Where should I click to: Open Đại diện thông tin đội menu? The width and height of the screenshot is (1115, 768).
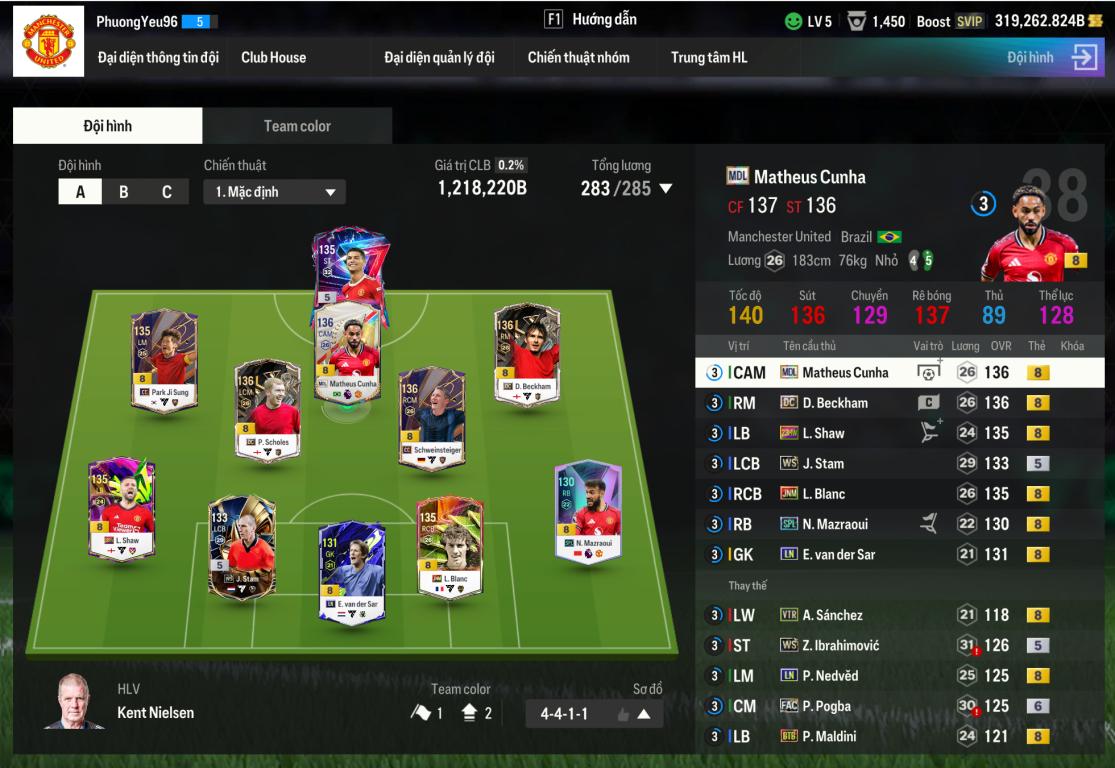click(x=158, y=57)
